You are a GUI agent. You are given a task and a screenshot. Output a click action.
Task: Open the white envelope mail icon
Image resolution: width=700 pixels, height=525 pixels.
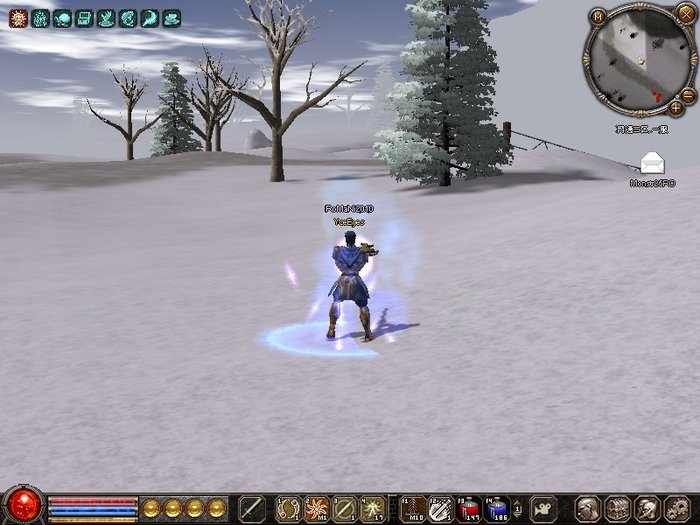tap(652, 163)
